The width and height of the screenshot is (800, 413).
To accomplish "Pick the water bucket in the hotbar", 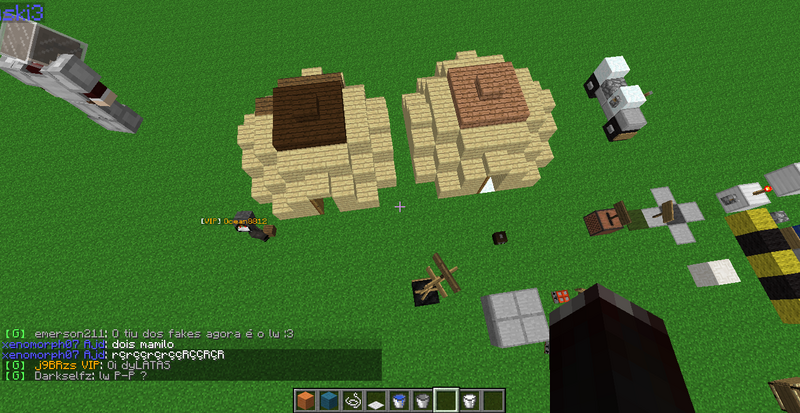I will (x=398, y=401).
